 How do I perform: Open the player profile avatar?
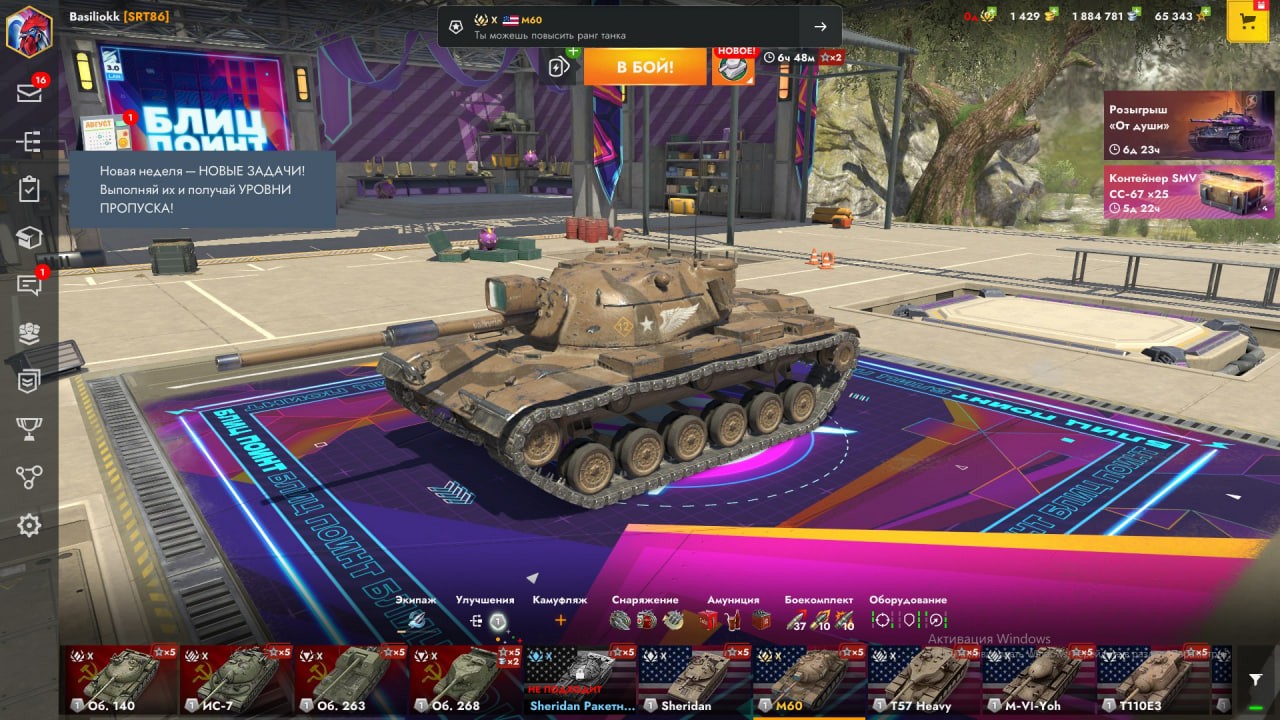[x=29, y=30]
